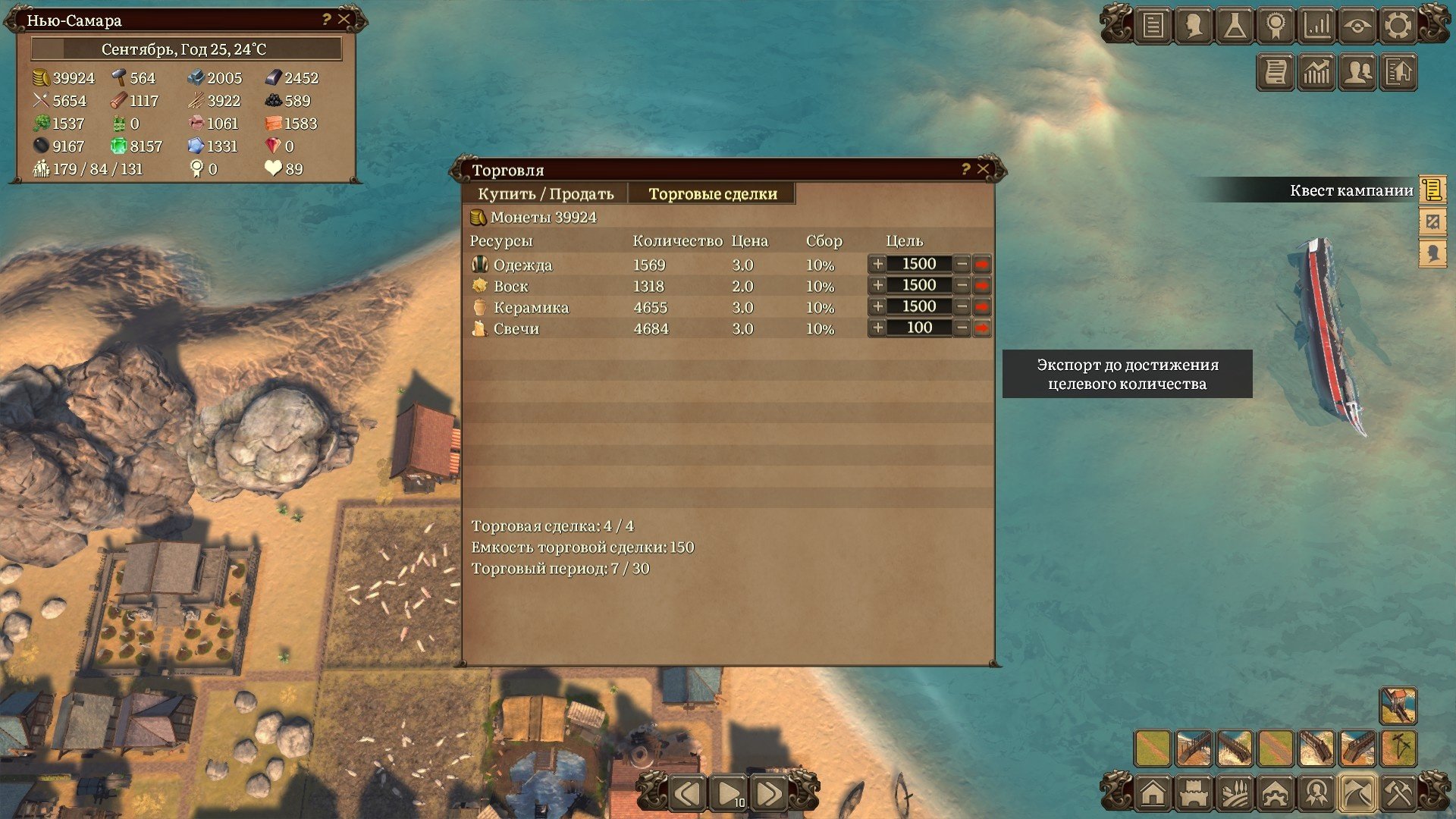Image resolution: width=1456 pixels, height=819 pixels.
Task: Open the castle fortification build category
Action: 1194,794
